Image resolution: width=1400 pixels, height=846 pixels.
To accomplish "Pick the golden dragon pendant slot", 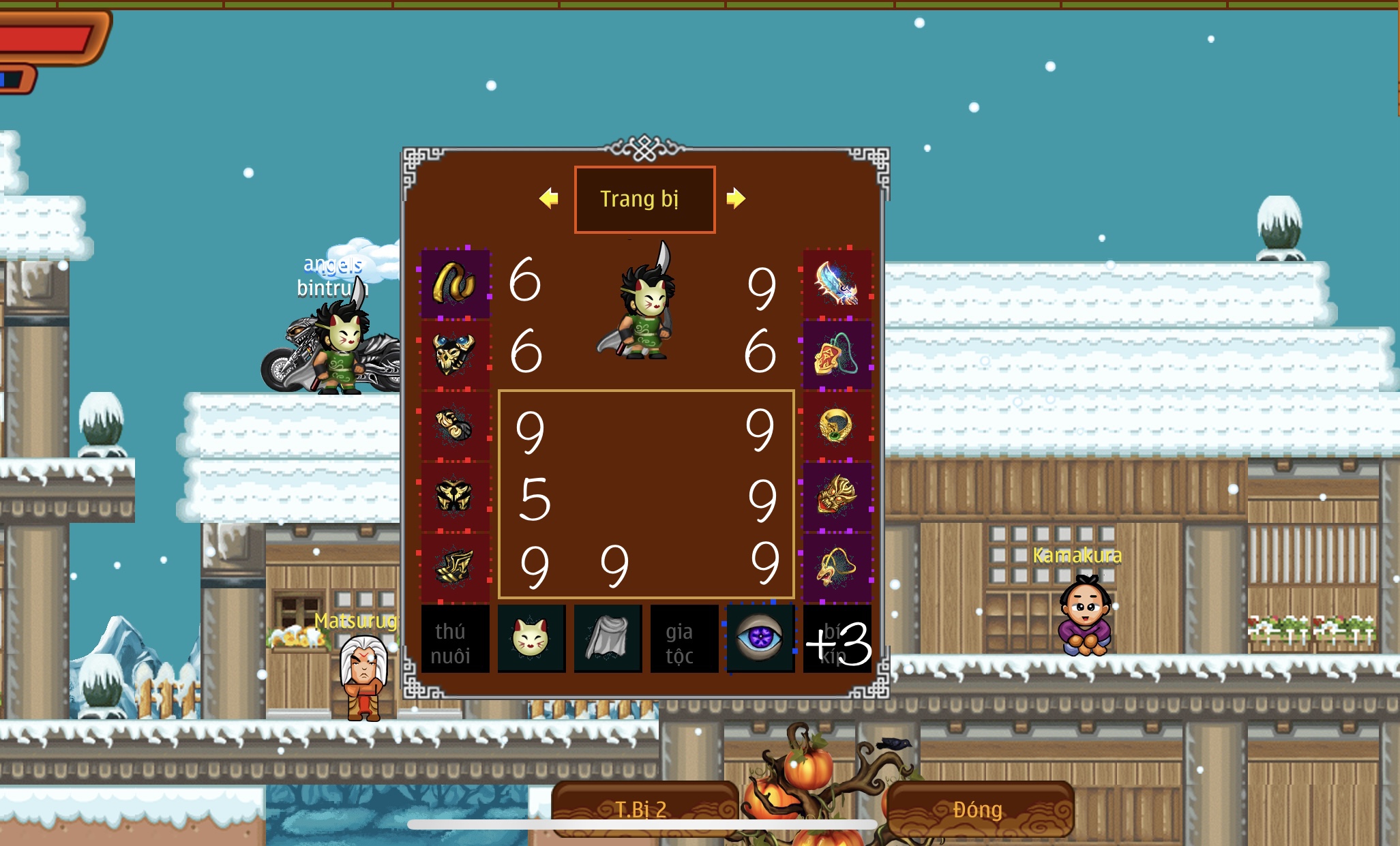I will tap(837, 567).
